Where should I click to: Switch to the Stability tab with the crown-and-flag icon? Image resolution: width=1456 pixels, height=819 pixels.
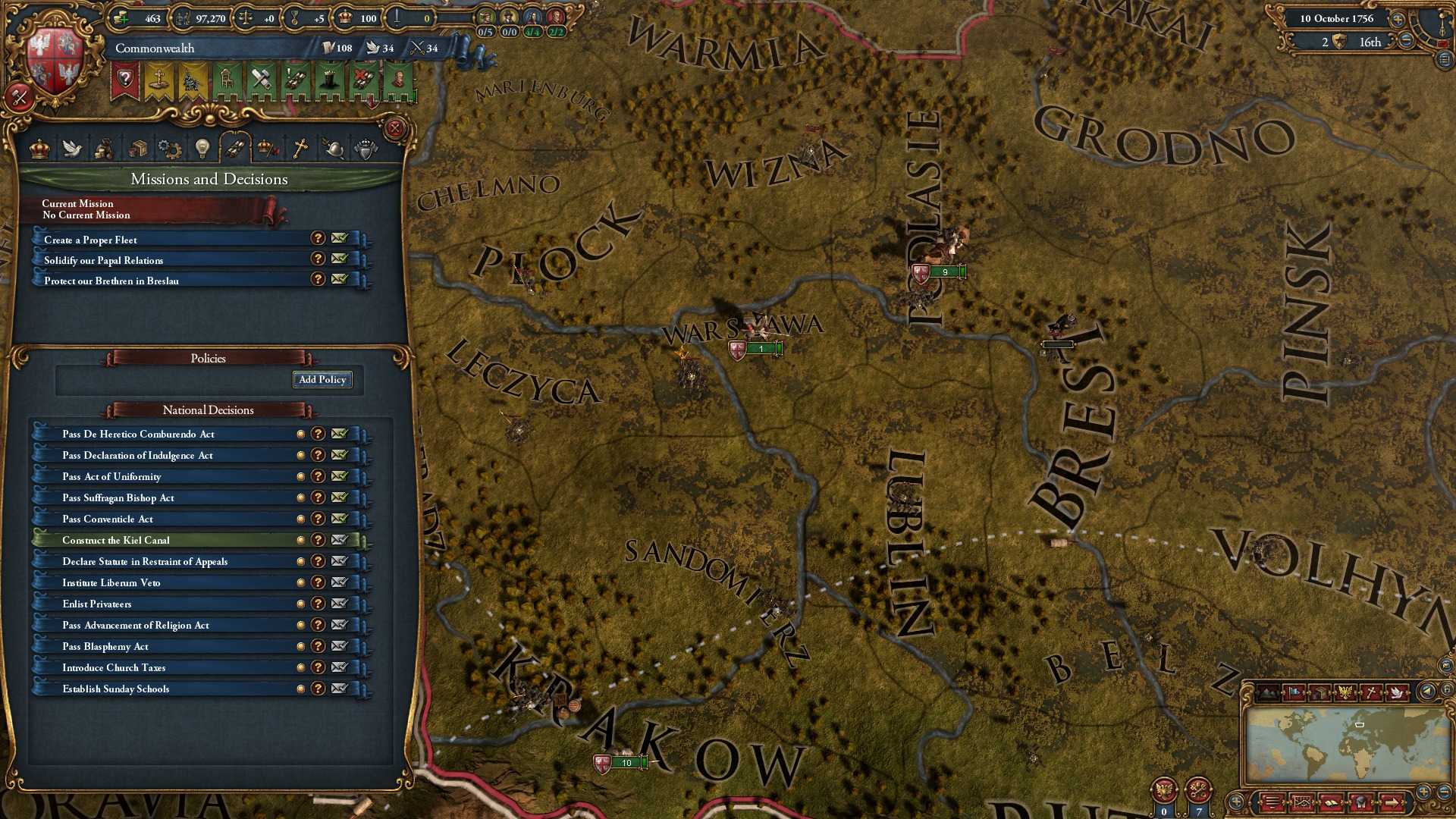pyautogui.click(x=267, y=149)
